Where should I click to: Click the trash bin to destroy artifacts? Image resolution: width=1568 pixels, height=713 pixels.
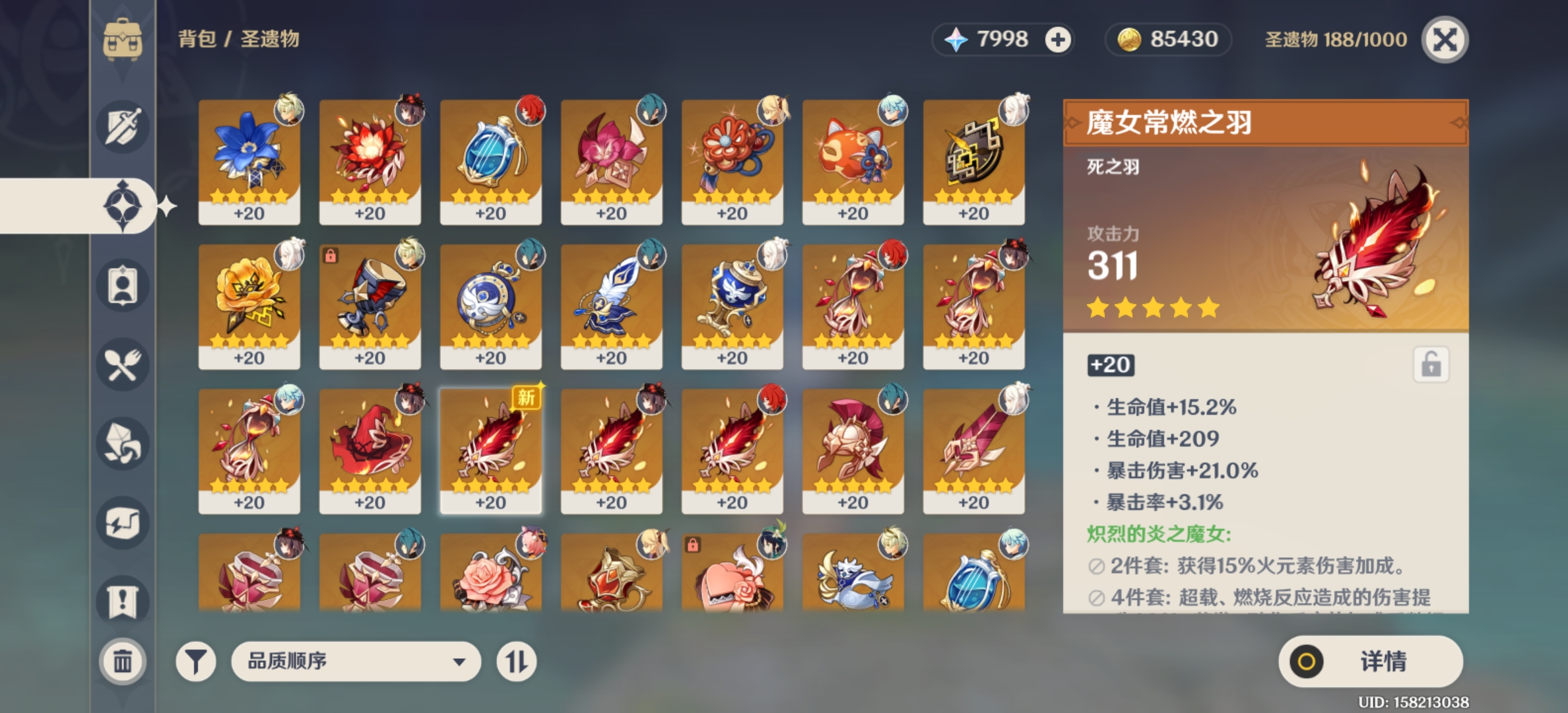[x=123, y=660]
